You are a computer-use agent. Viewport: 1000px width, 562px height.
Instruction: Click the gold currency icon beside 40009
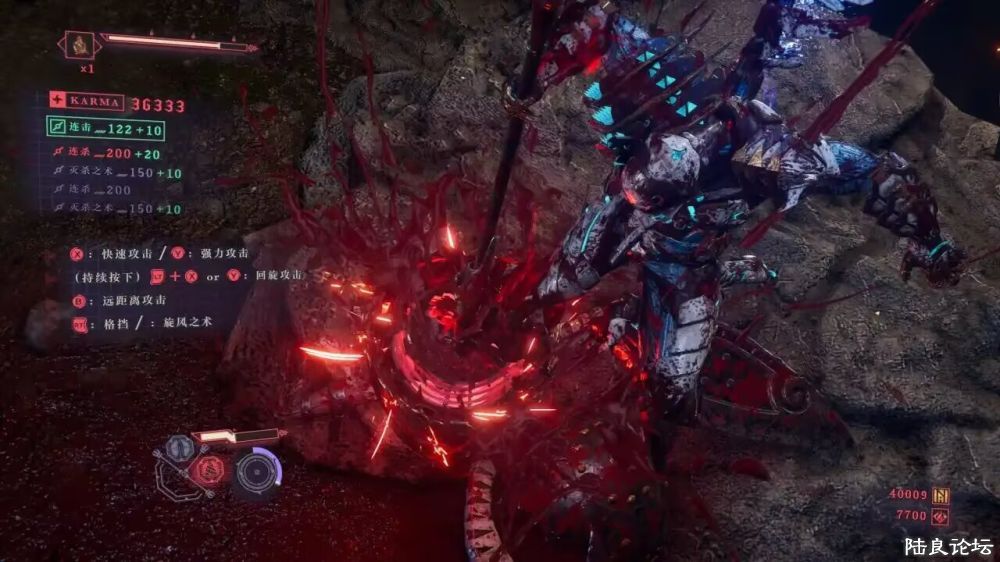(x=940, y=496)
